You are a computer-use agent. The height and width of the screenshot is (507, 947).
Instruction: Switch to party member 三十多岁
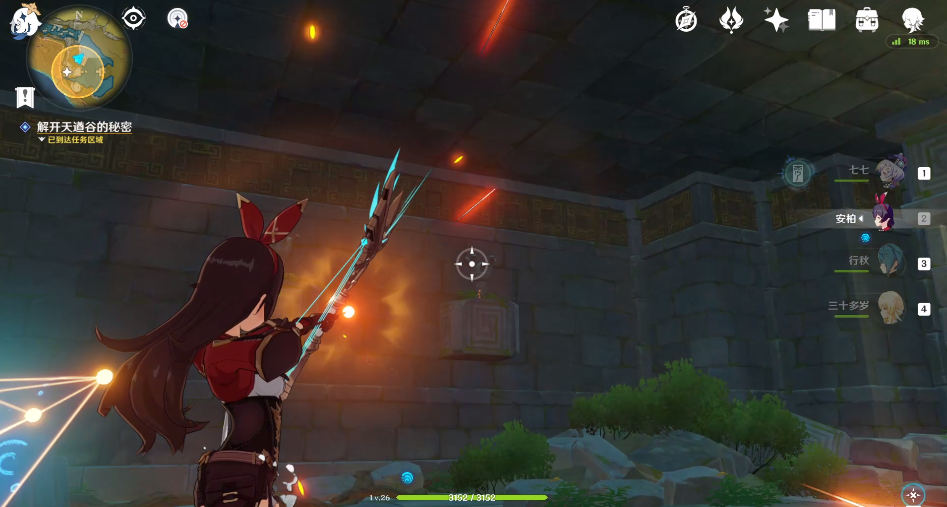tap(889, 308)
